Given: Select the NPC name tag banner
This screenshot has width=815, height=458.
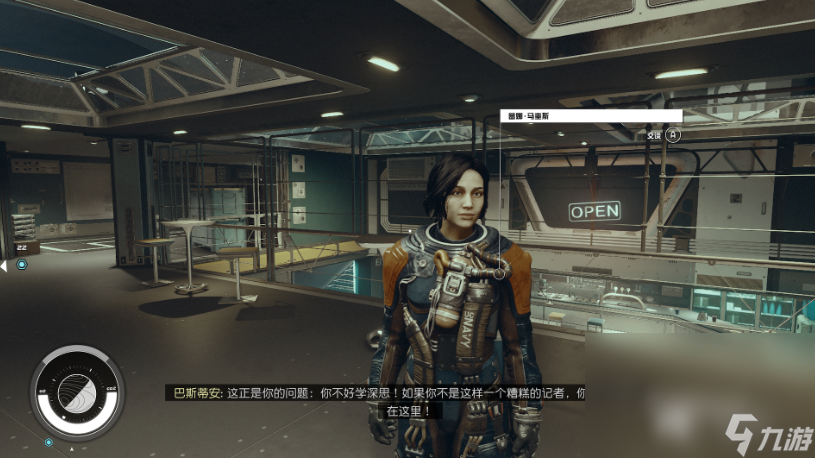Looking at the screenshot, I should pos(590,116).
